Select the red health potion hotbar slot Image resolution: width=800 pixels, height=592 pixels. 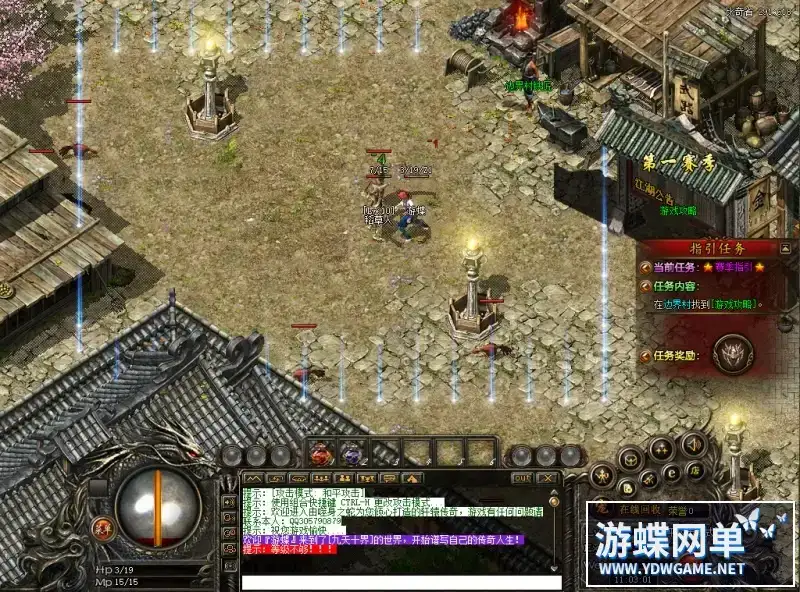click(321, 455)
